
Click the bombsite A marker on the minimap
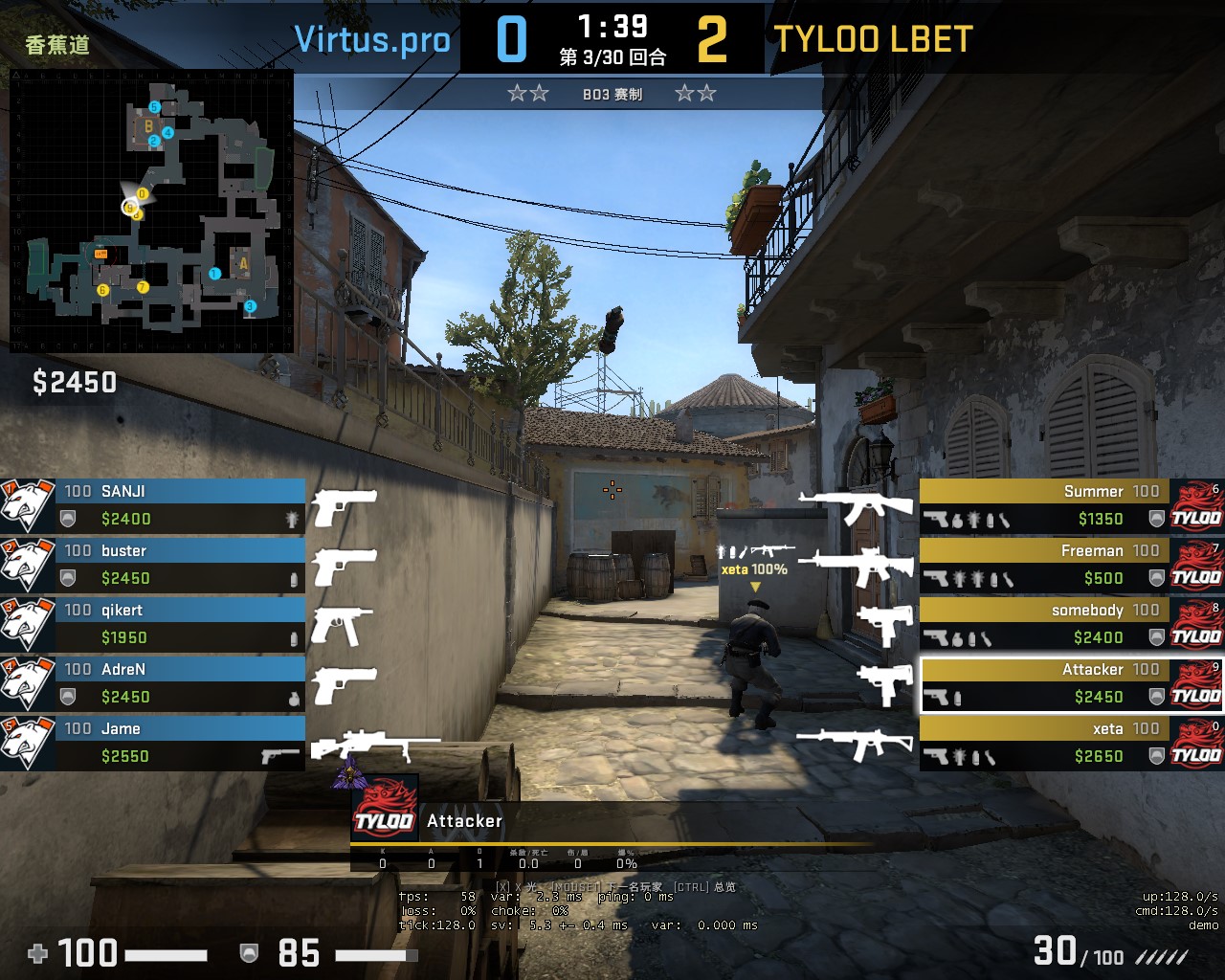pyautogui.click(x=242, y=261)
